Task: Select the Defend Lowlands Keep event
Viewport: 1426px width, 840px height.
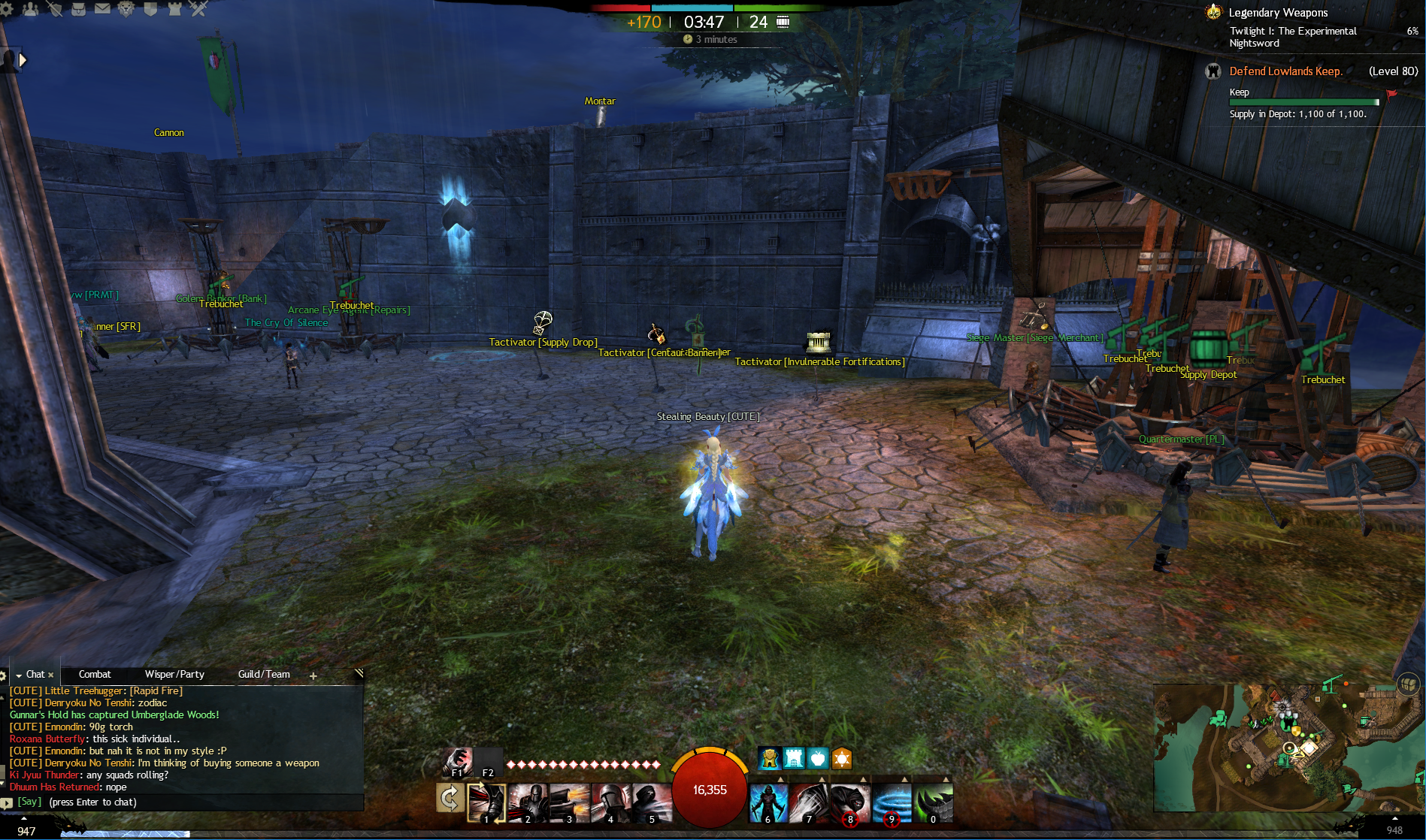Action: pos(1285,71)
